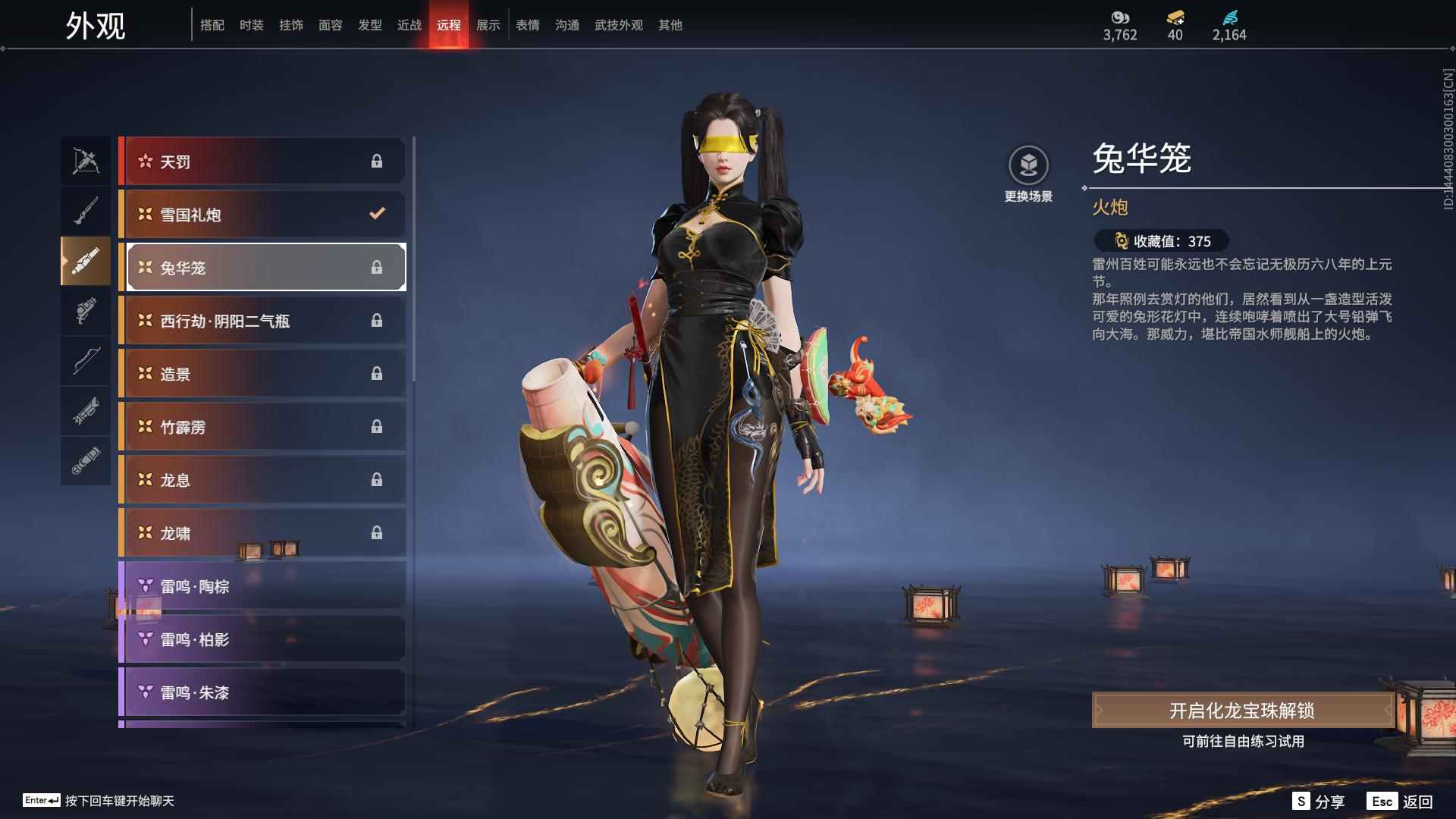Select the pistol weapon category icon
Screen dimensions: 1456x819
pos(86,312)
